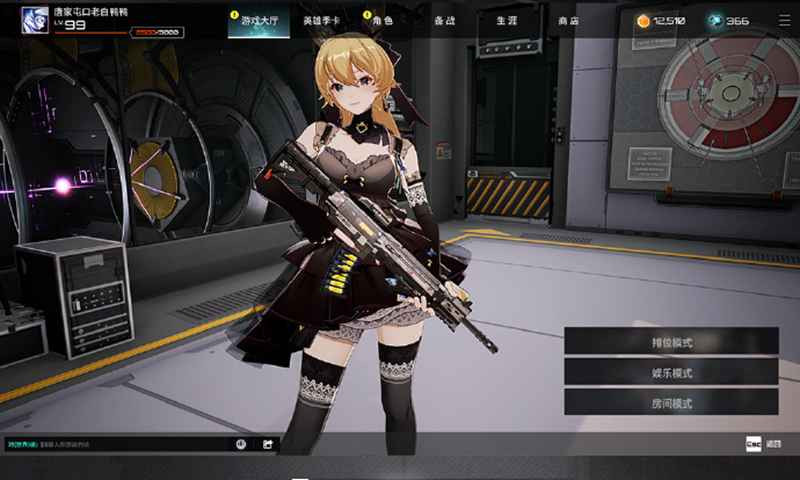Choose the 娱乐模式 casual mode button

(671, 372)
